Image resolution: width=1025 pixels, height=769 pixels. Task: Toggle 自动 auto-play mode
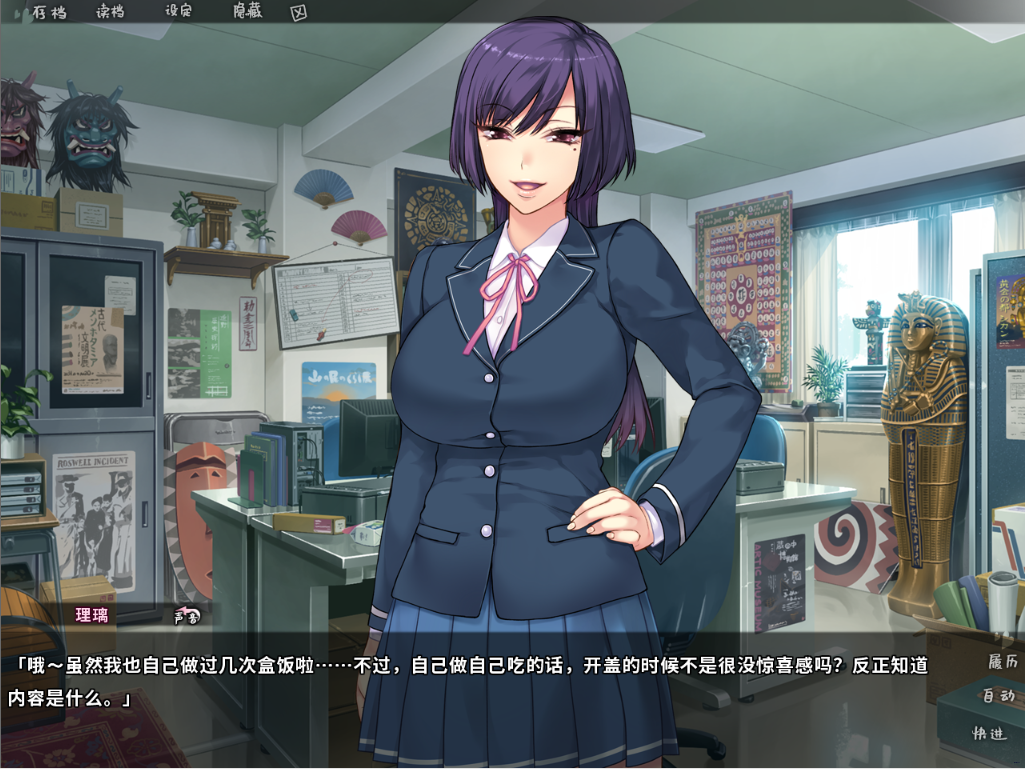point(997,696)
